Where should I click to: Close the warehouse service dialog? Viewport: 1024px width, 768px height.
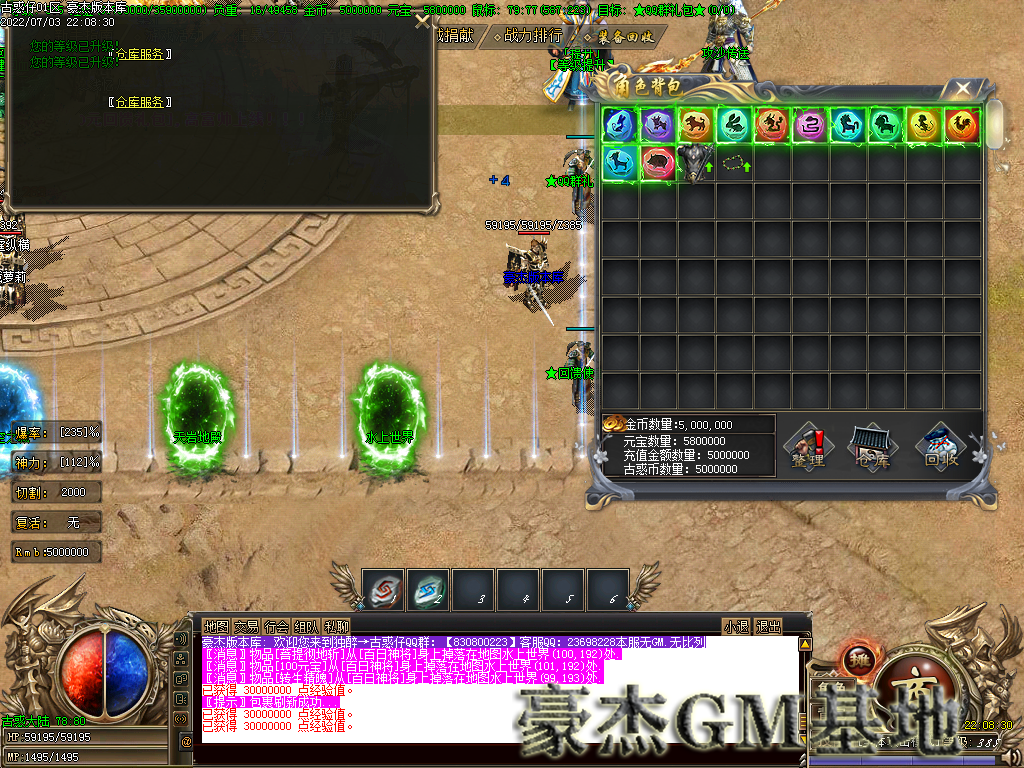[423, 20]
